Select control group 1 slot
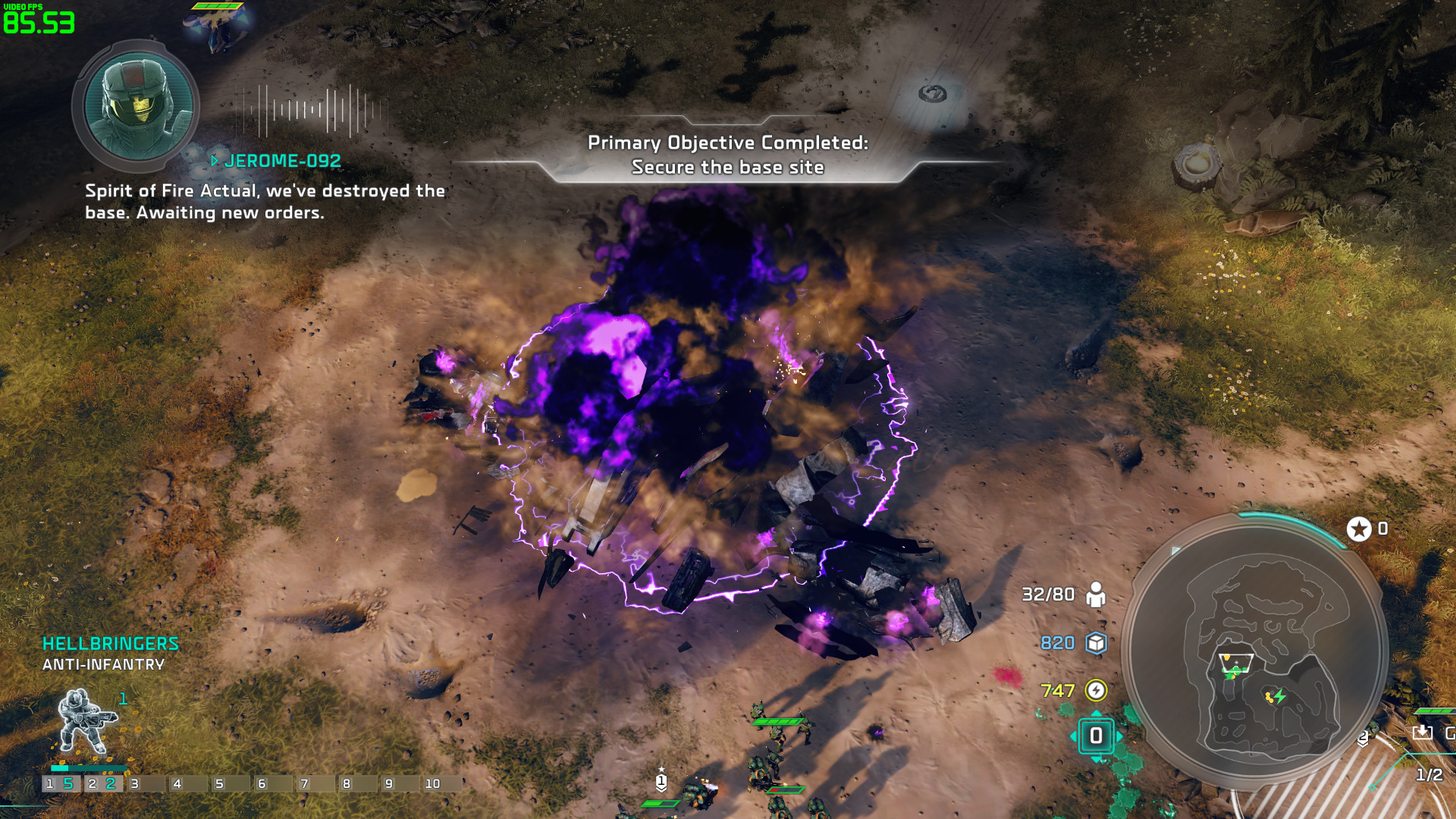Viewport: 1456px width, 819px height. [x=60, y=783]
